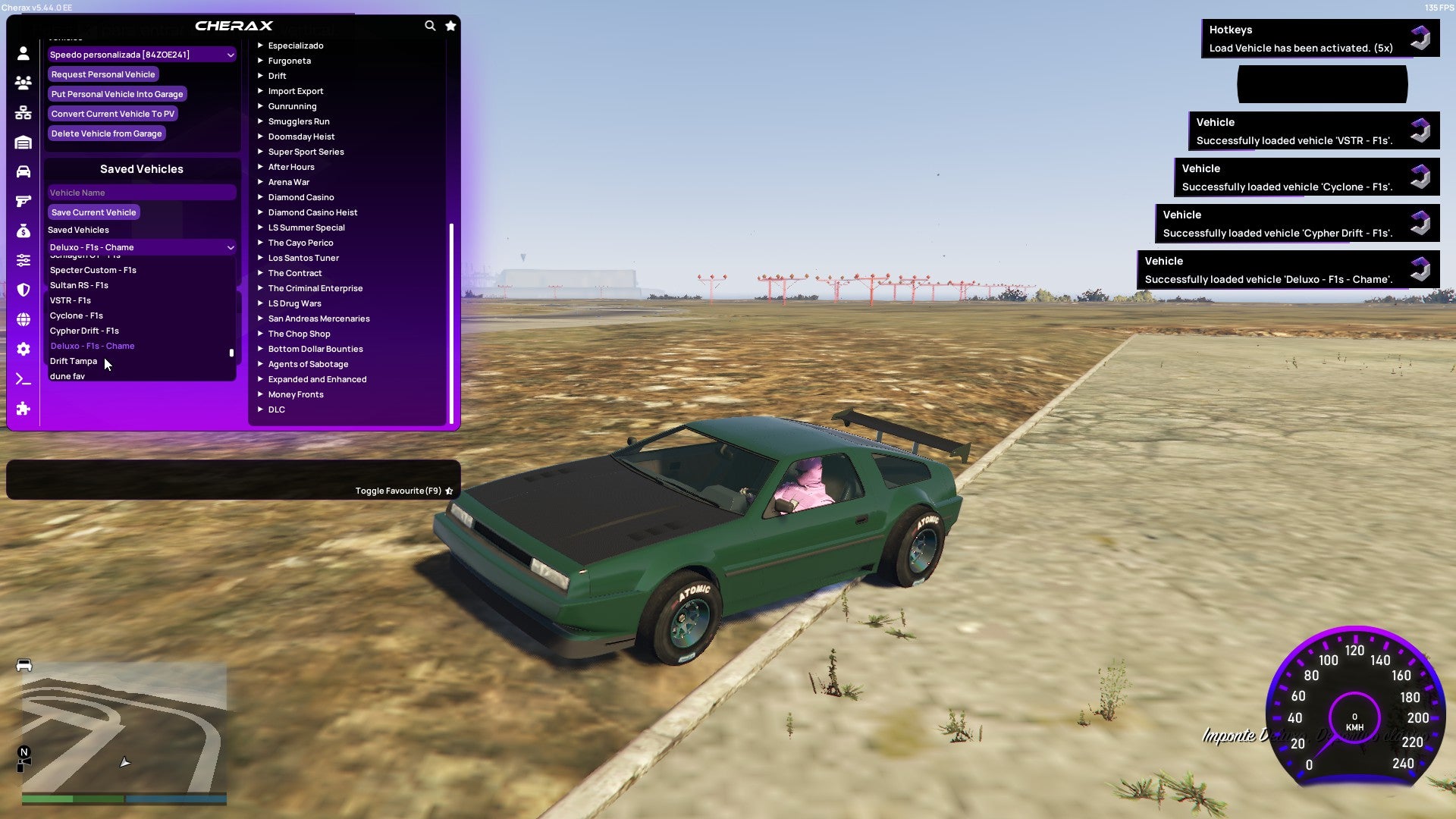Focus the Vehicle Name text field
Viewport: 1456px width, 819px height.
(x=142, y=193)
